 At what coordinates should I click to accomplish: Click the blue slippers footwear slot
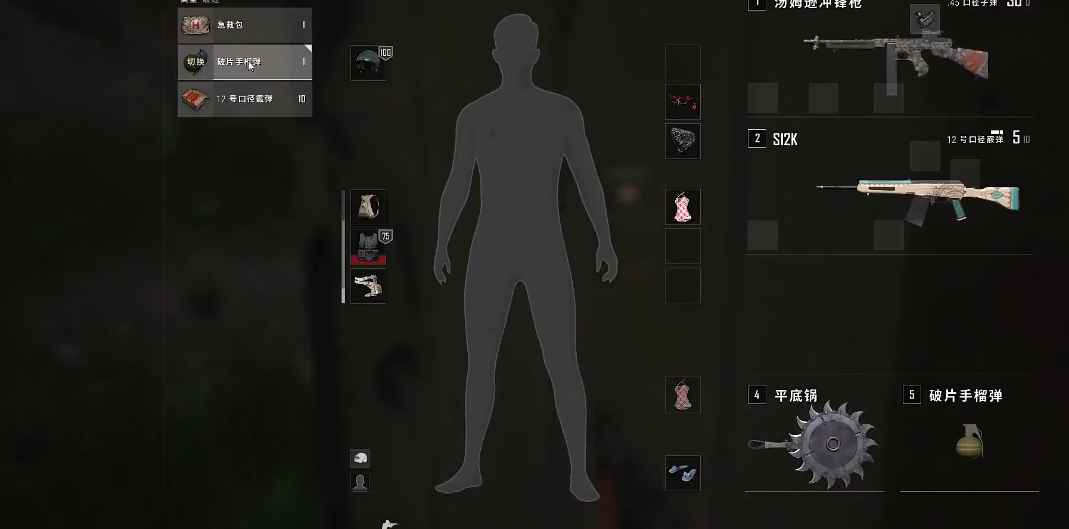coord(683,473)
